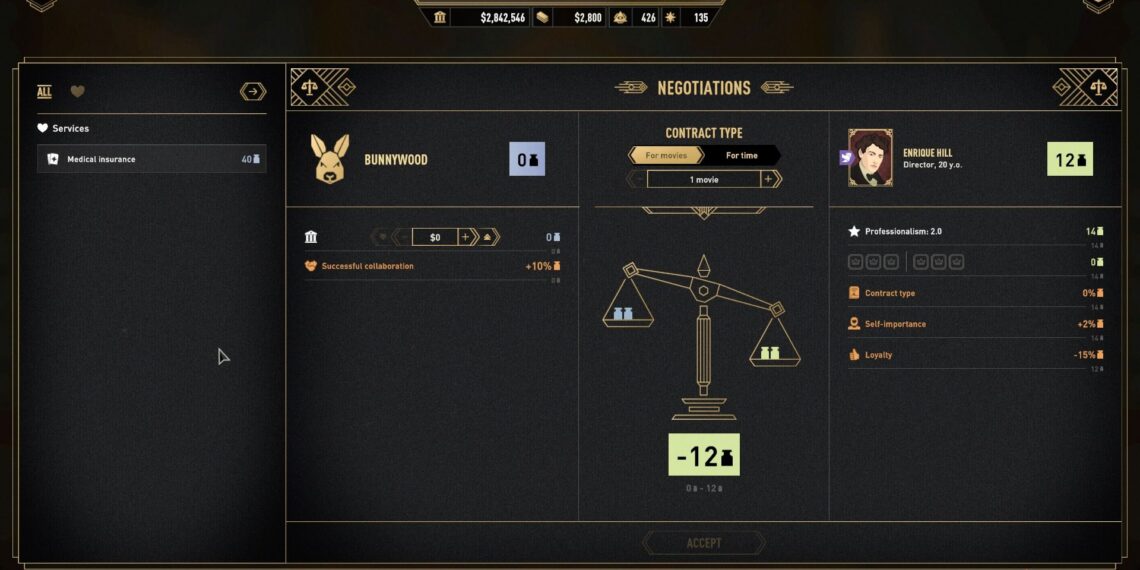
Task: Select the Loyalty modifier row
Action: pos(970,355)
